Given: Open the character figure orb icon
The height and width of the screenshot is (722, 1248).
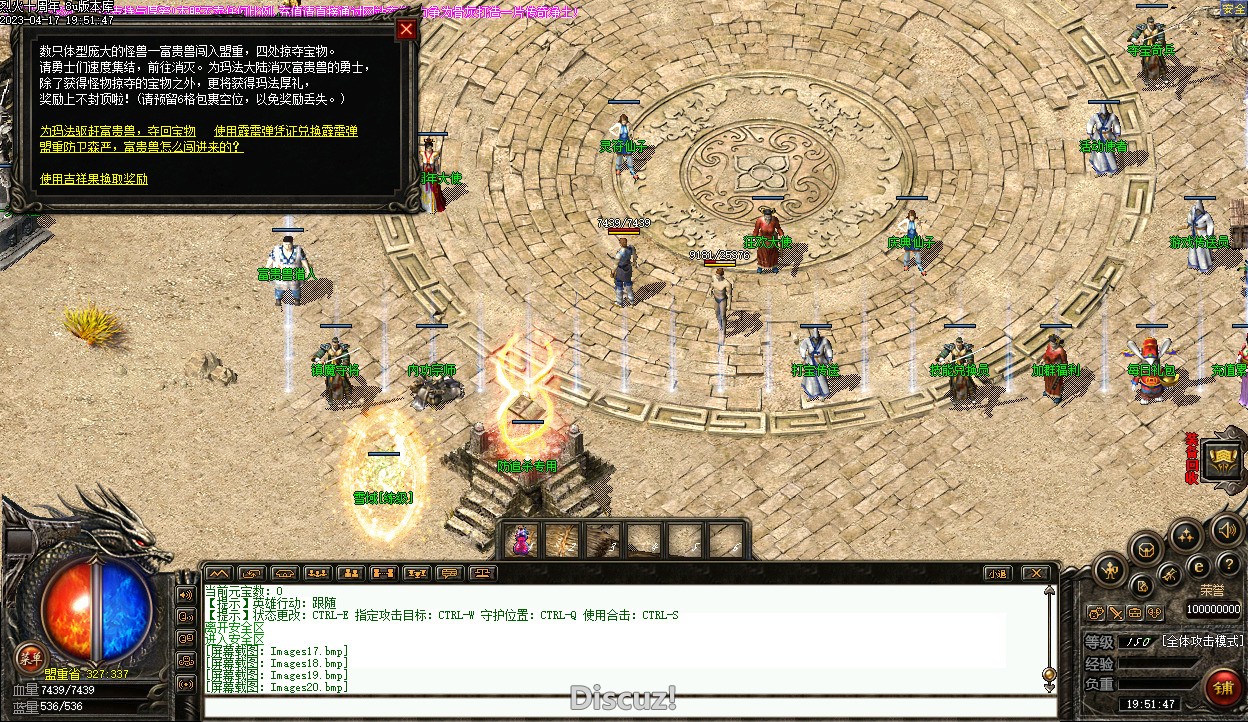Looking at the screenshot, I should pos(1110,571).
